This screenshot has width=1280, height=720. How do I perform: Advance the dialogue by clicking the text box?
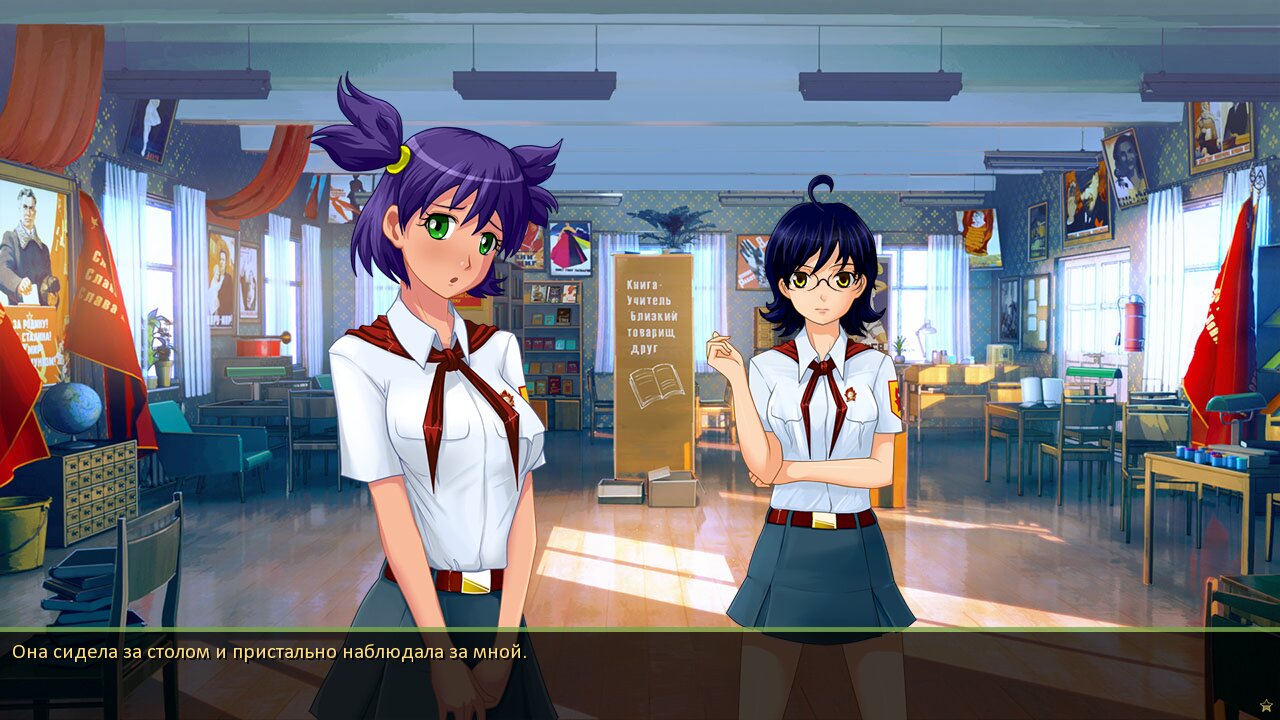click(640, 675)
